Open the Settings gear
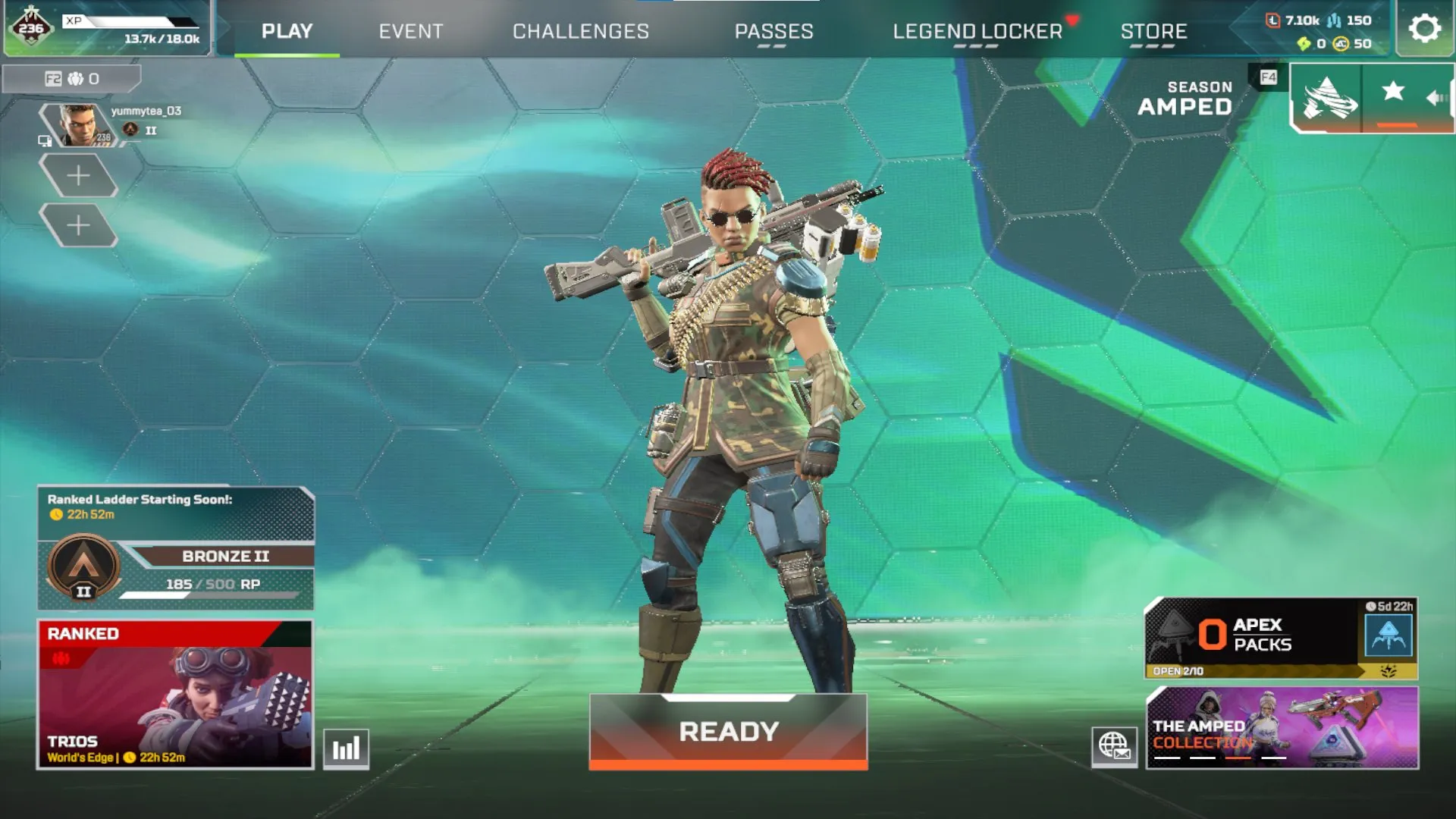 (1425, 29)
